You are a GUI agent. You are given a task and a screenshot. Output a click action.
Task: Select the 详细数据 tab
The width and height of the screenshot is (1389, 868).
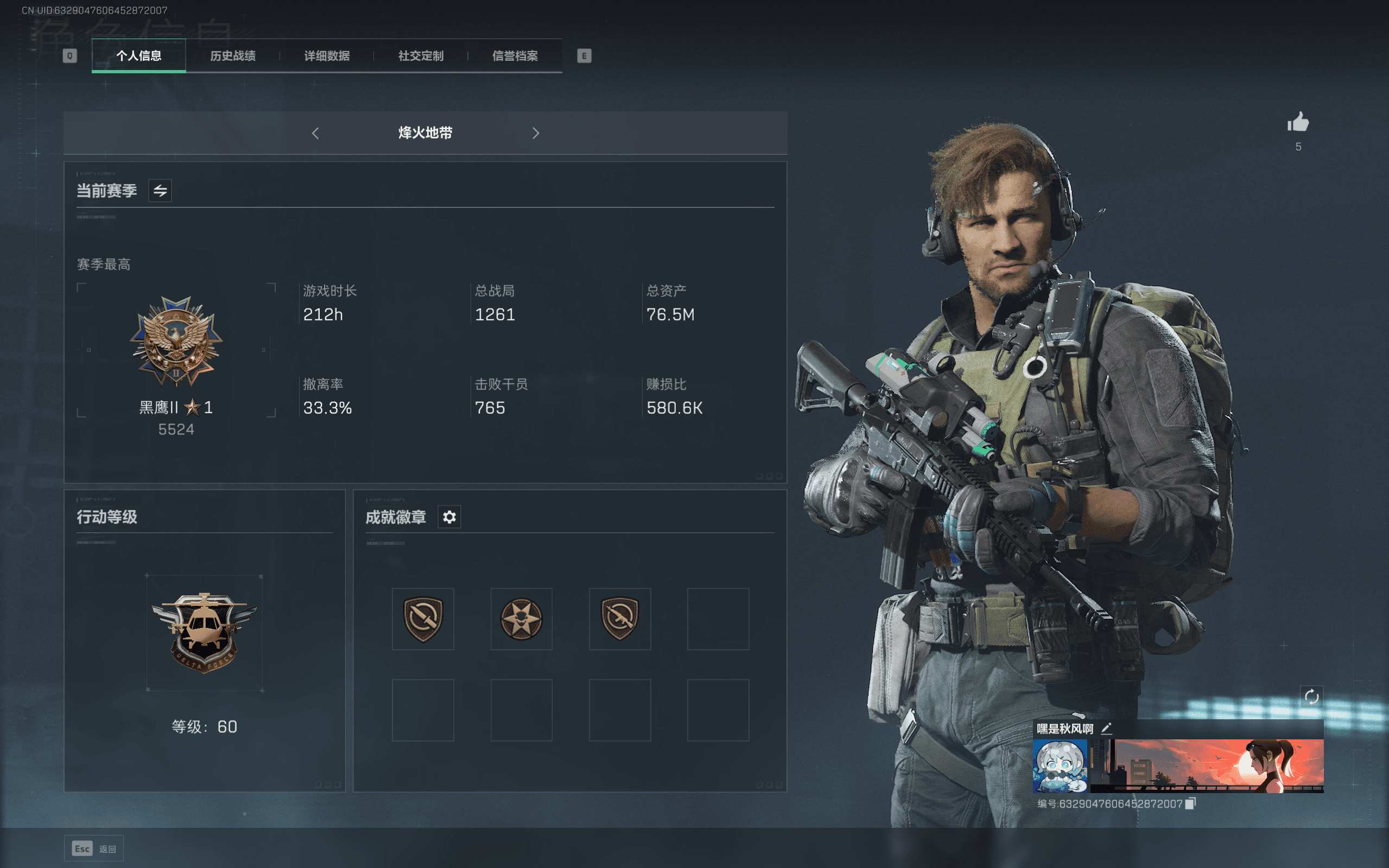click(x=327, y=56)
